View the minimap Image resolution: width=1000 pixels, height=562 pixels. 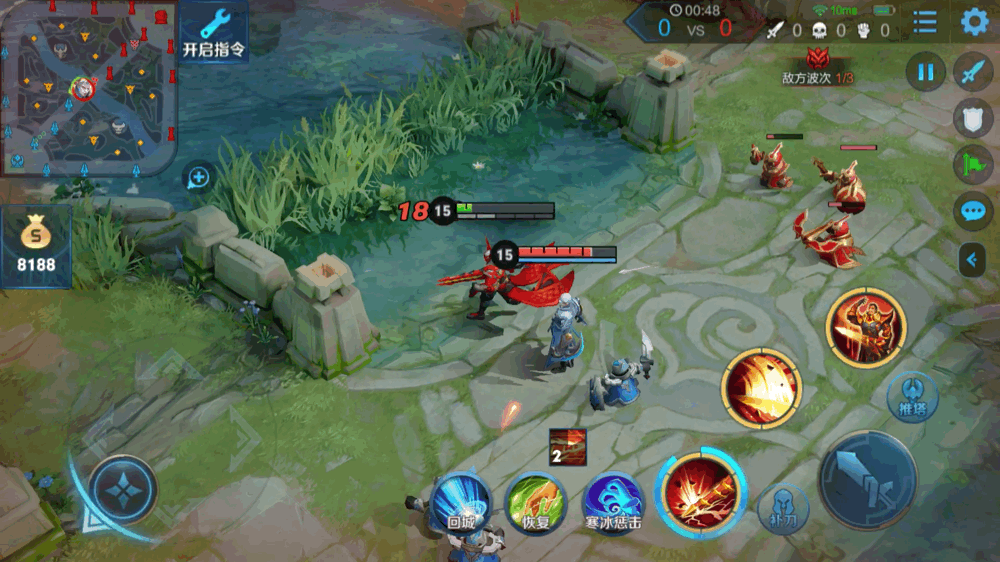tap(88, 88)
